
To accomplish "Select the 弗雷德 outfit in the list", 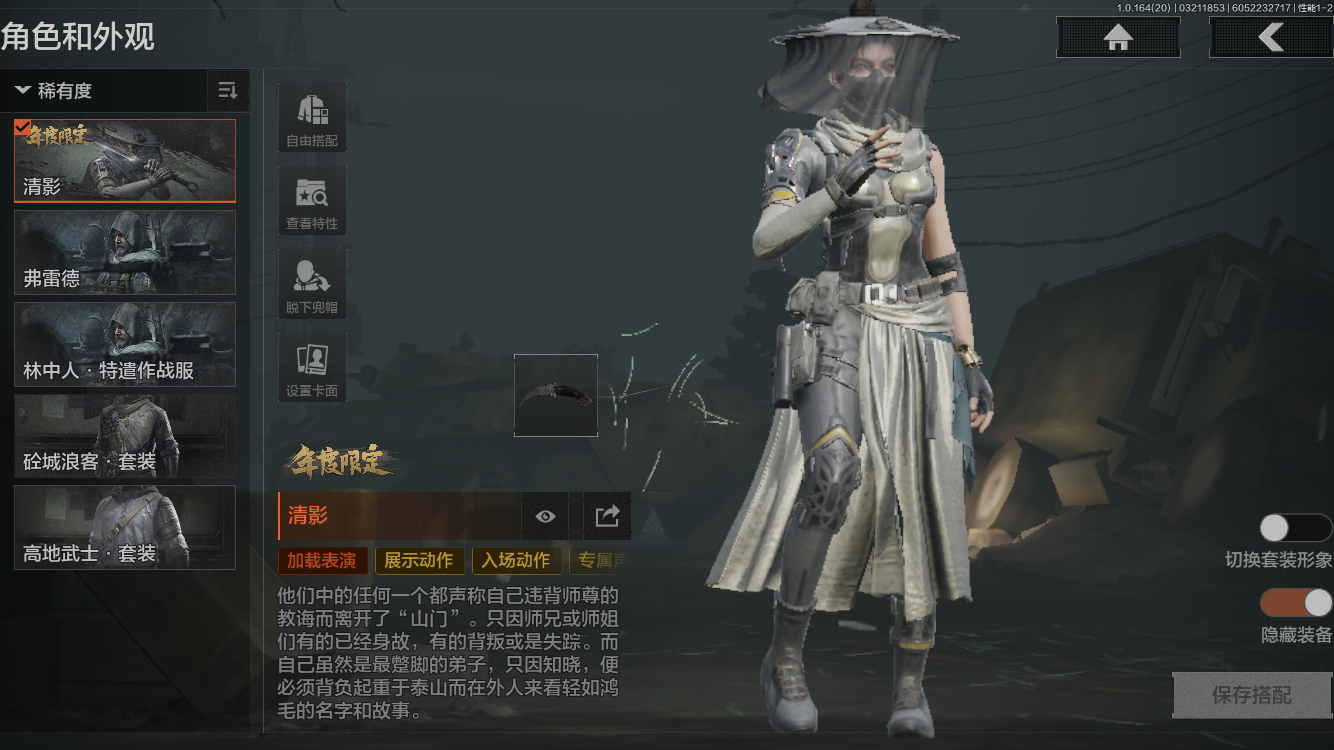I will coord(124,253).
